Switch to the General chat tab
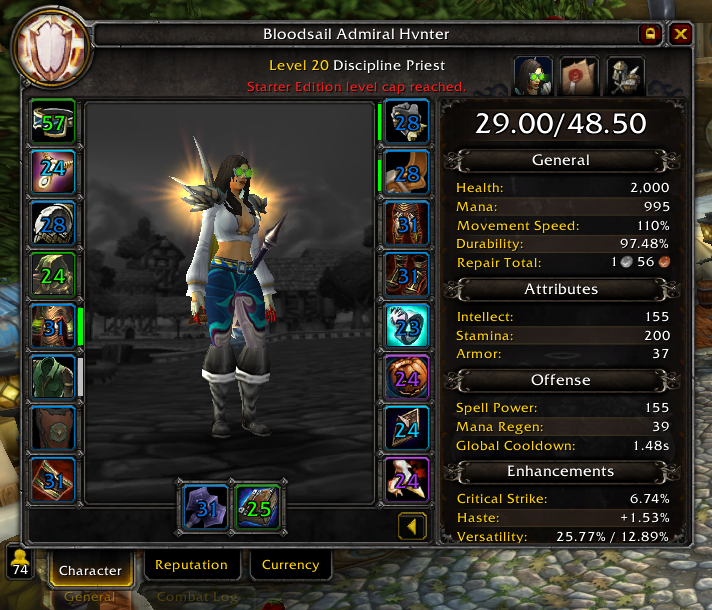Image resolution: width=712 pixels, height=610 pixels. (x=90, y=598)
